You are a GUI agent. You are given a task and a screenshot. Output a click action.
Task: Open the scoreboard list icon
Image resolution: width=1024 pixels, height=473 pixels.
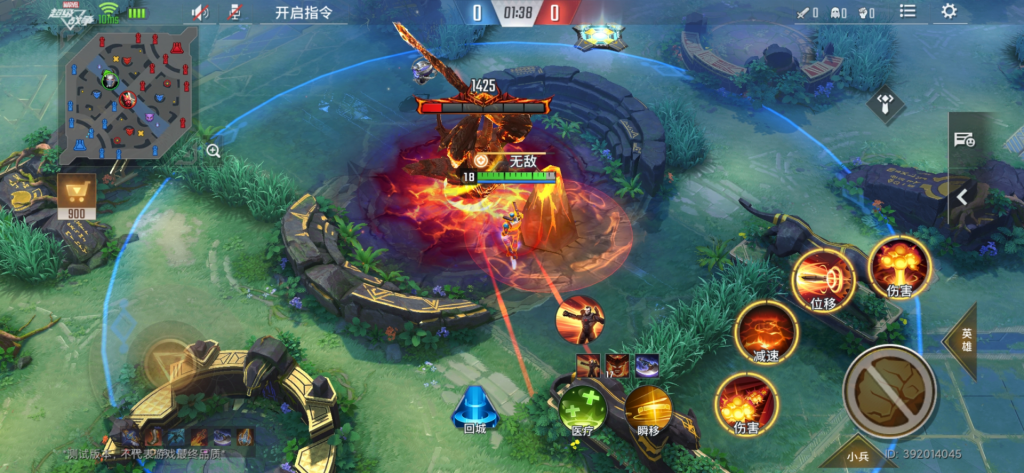pos(907,12)
